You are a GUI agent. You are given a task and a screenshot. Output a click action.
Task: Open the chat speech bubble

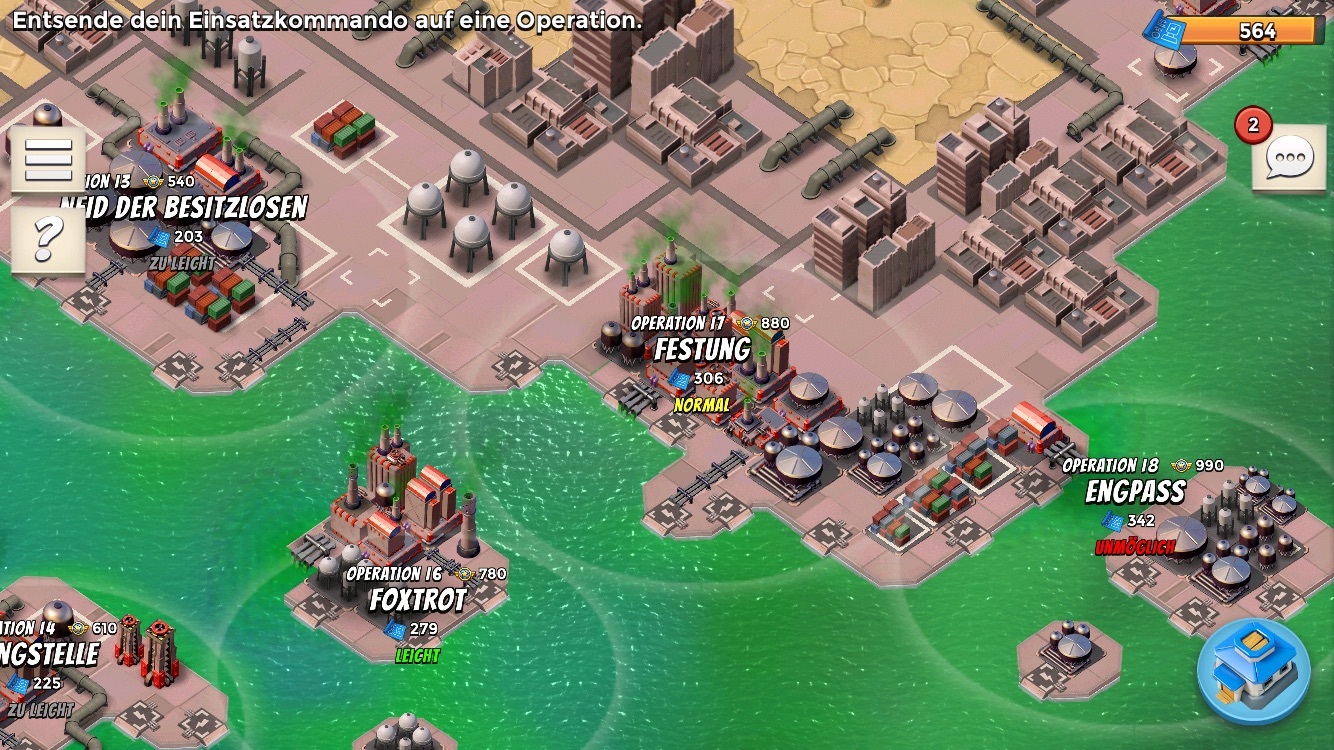pos(1288,158)
